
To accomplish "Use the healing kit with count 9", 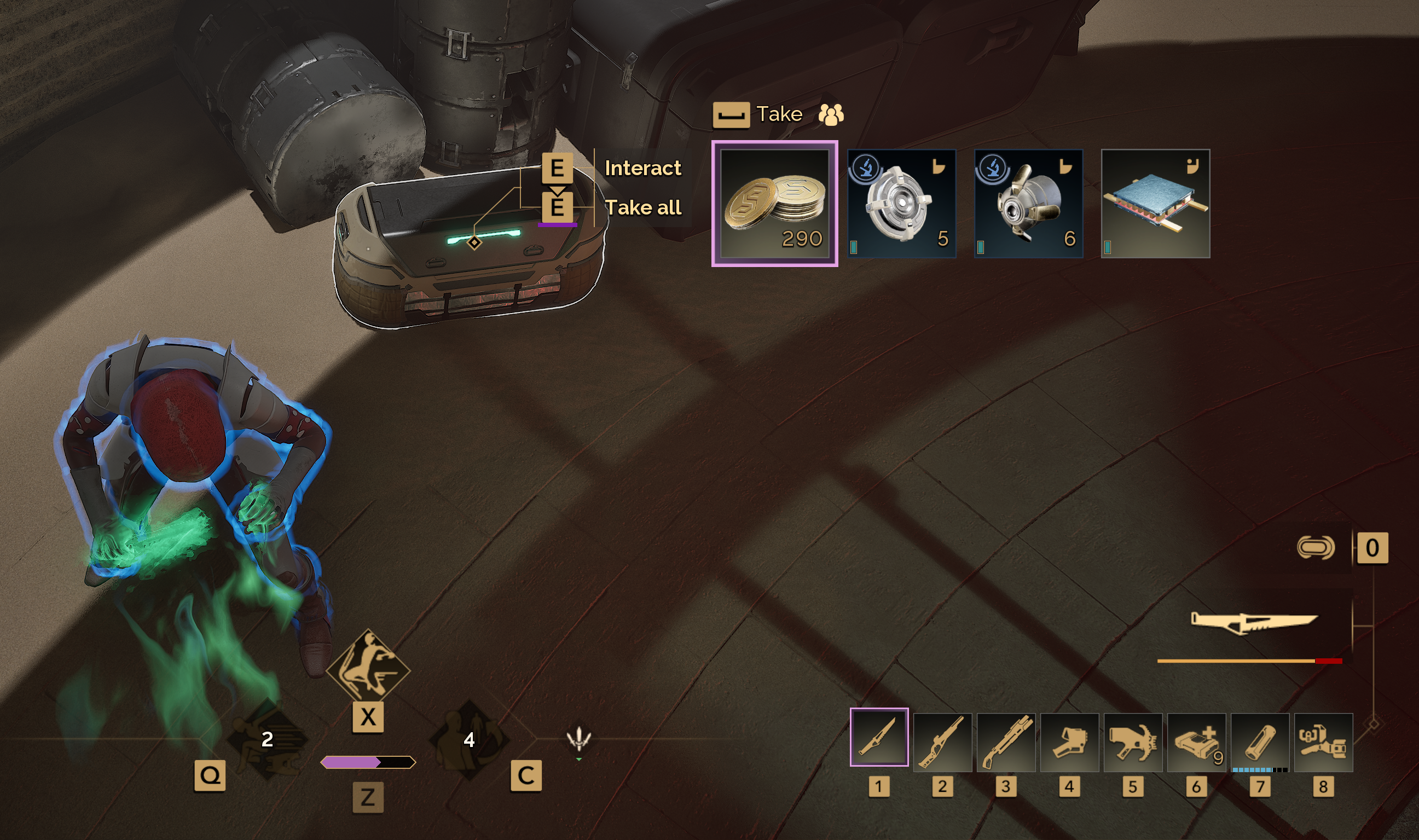I will [1196, 742].
